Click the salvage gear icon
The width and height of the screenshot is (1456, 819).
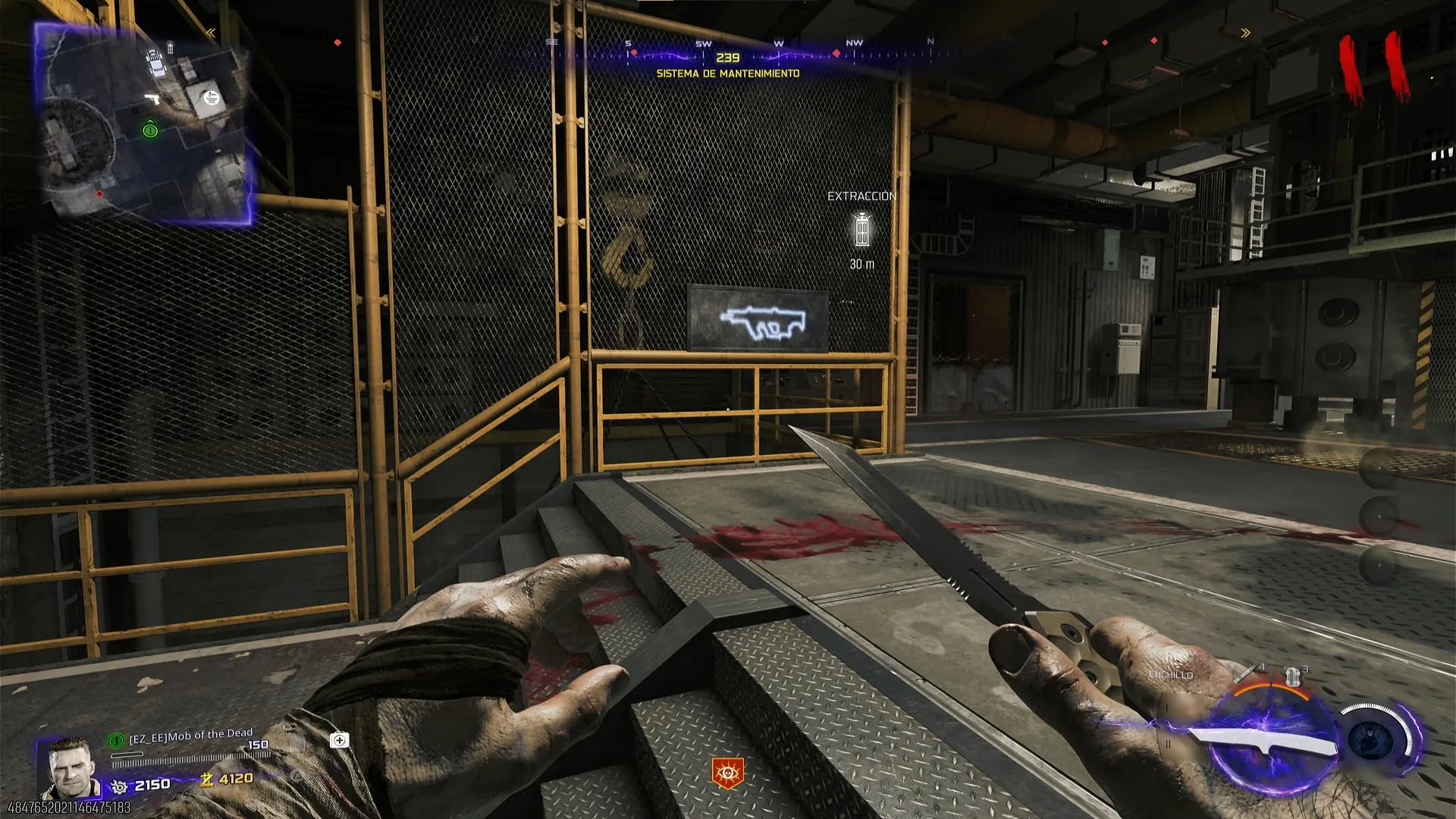119,786
